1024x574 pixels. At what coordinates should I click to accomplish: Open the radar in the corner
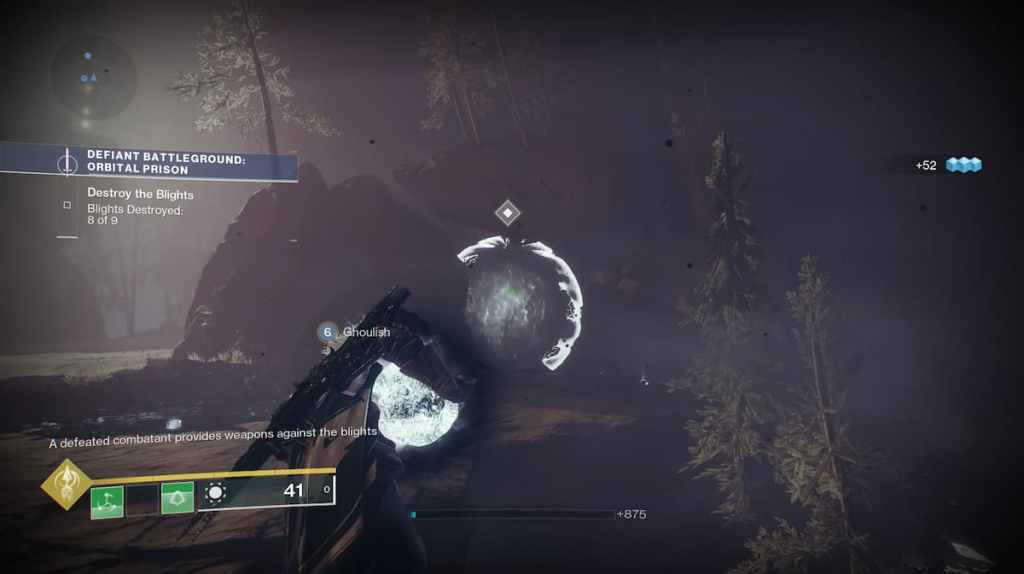tap(93, 76)
